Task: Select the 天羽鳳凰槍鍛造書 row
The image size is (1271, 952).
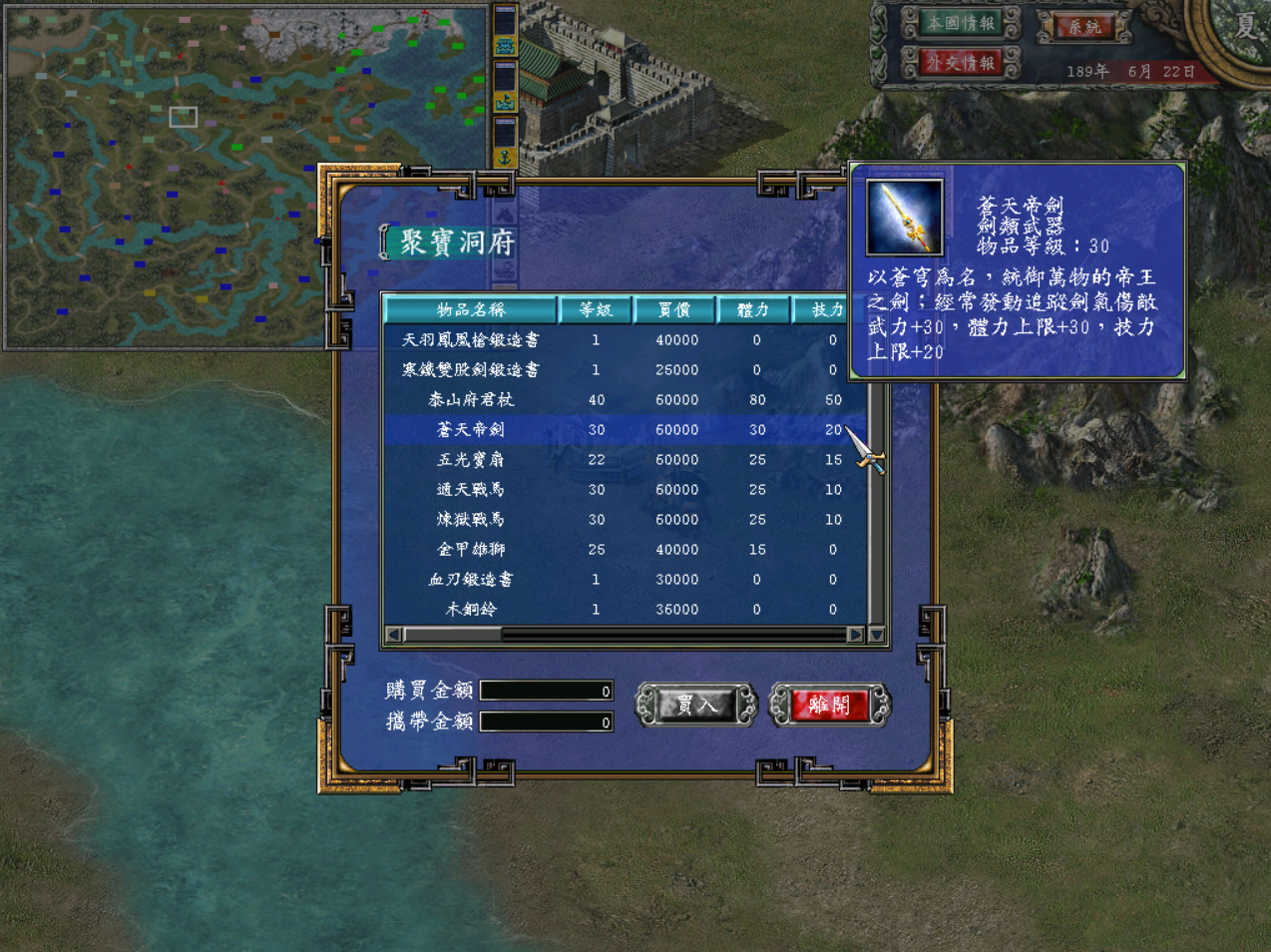Action: click(470, 340)
